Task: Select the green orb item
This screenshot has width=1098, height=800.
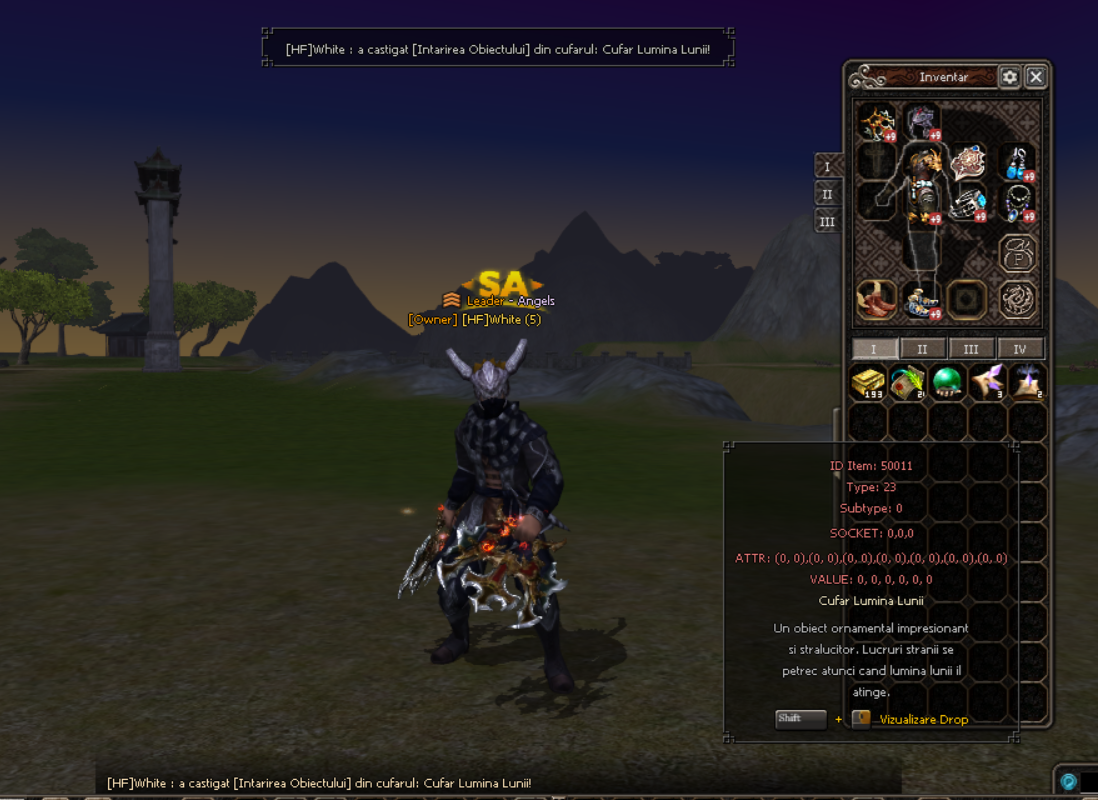Action: pyautogui.click(x=946, y=383)
